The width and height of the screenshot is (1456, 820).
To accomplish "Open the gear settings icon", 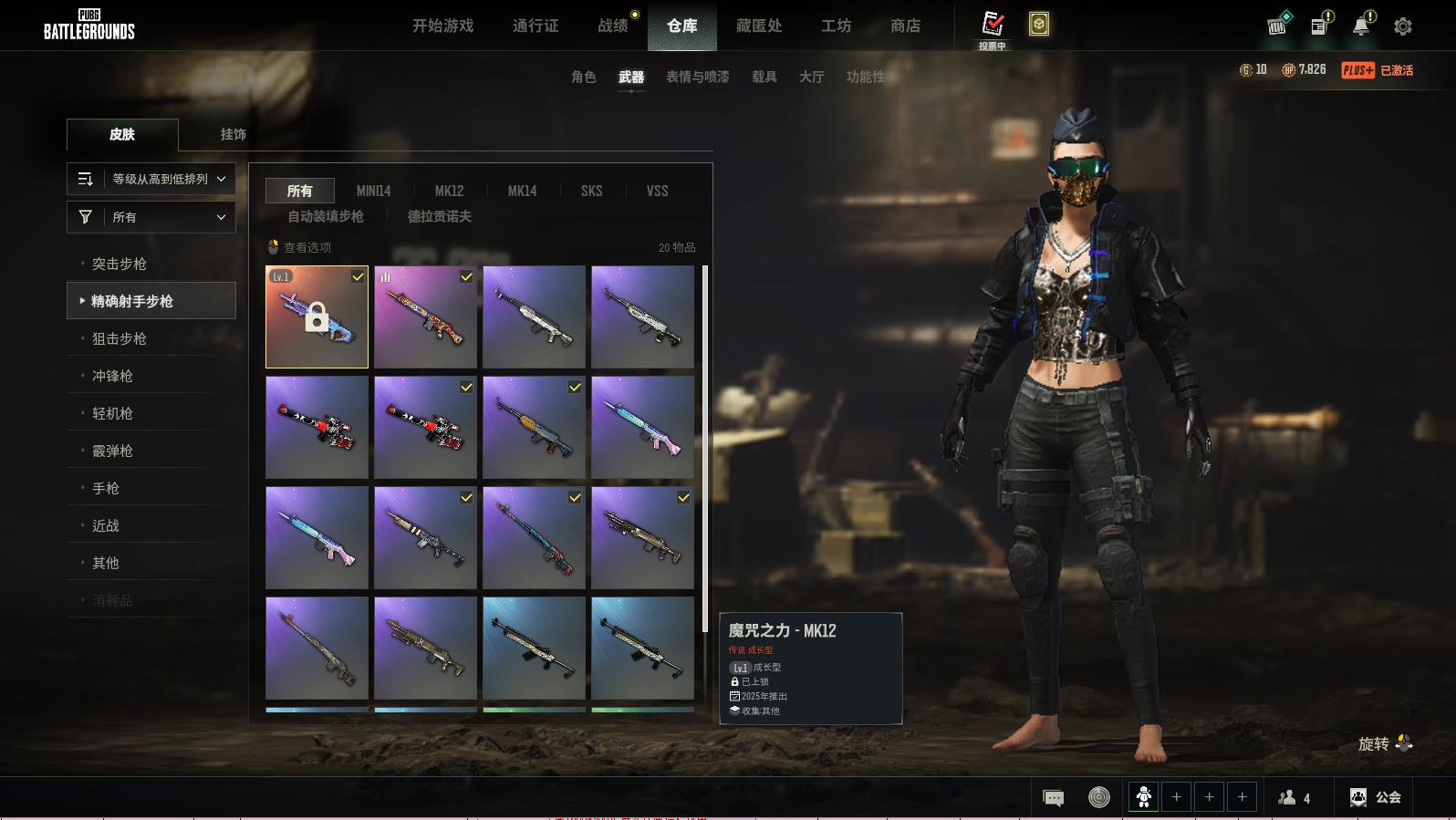I will tap(1403, 26).
